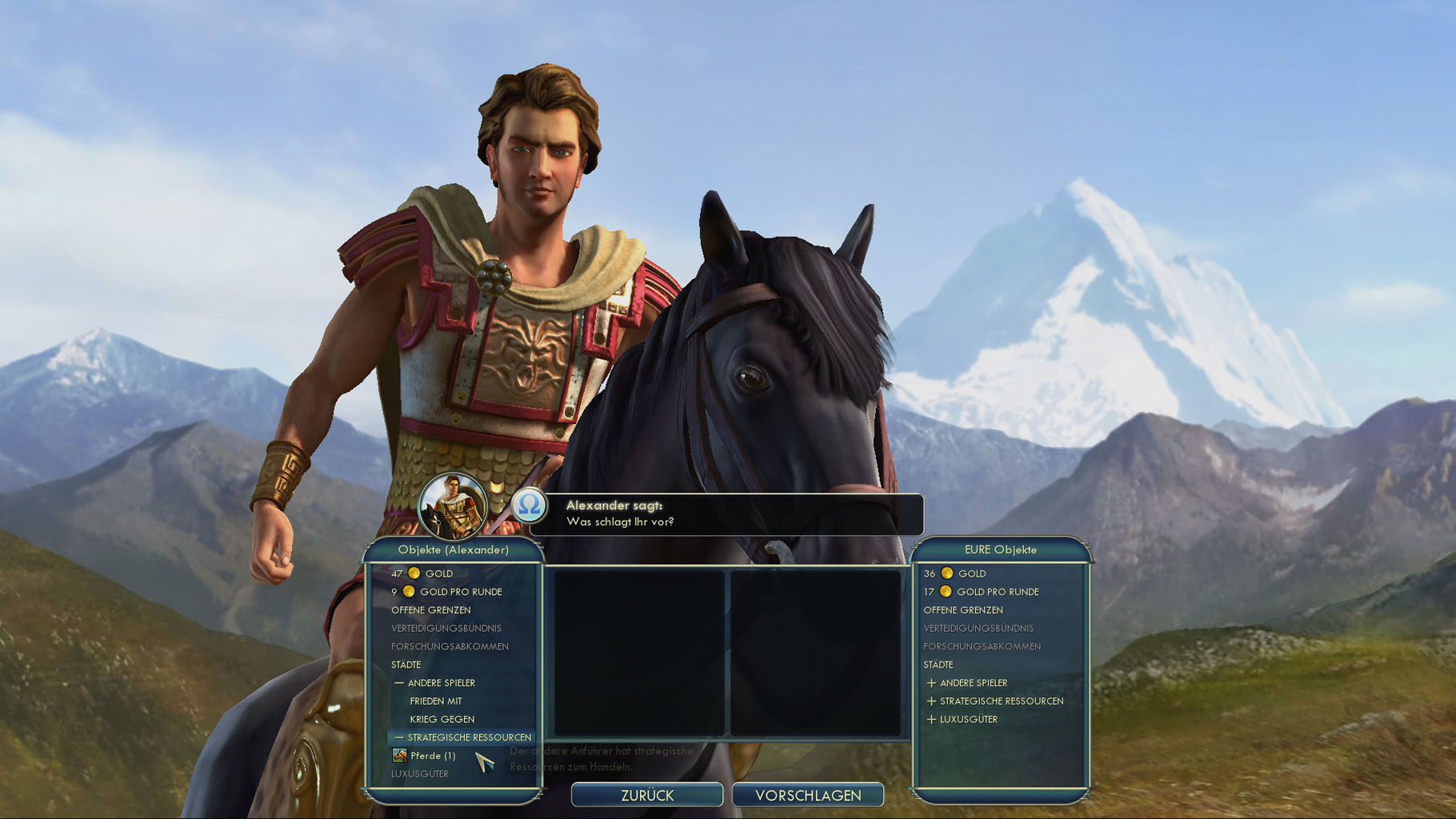Select Alexander's Städte entry
This screenshot has height=819, width=1456.
point(406,665)
